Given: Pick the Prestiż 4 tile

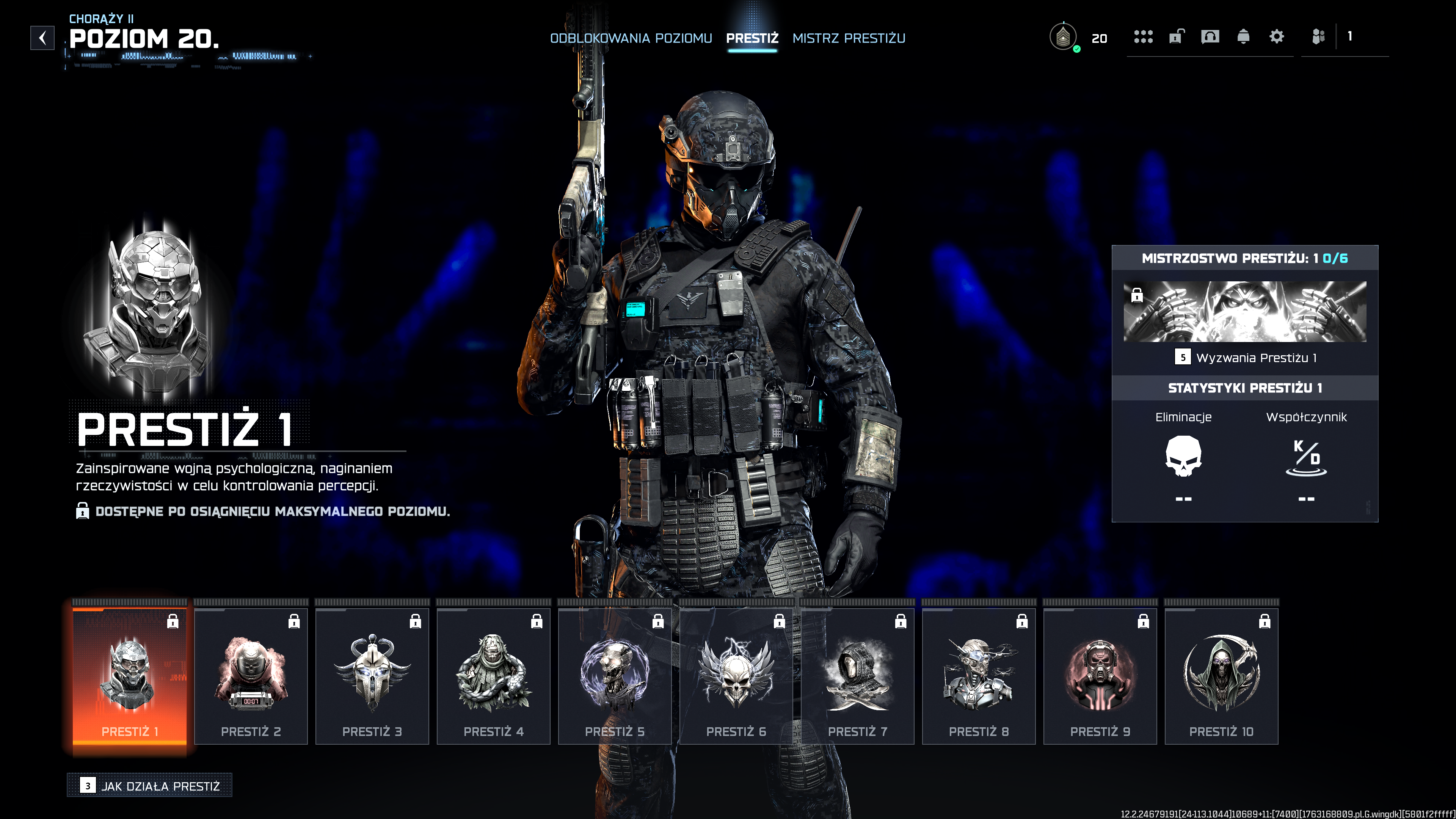Looking at the screenshot, I should [x=493, y=676].
